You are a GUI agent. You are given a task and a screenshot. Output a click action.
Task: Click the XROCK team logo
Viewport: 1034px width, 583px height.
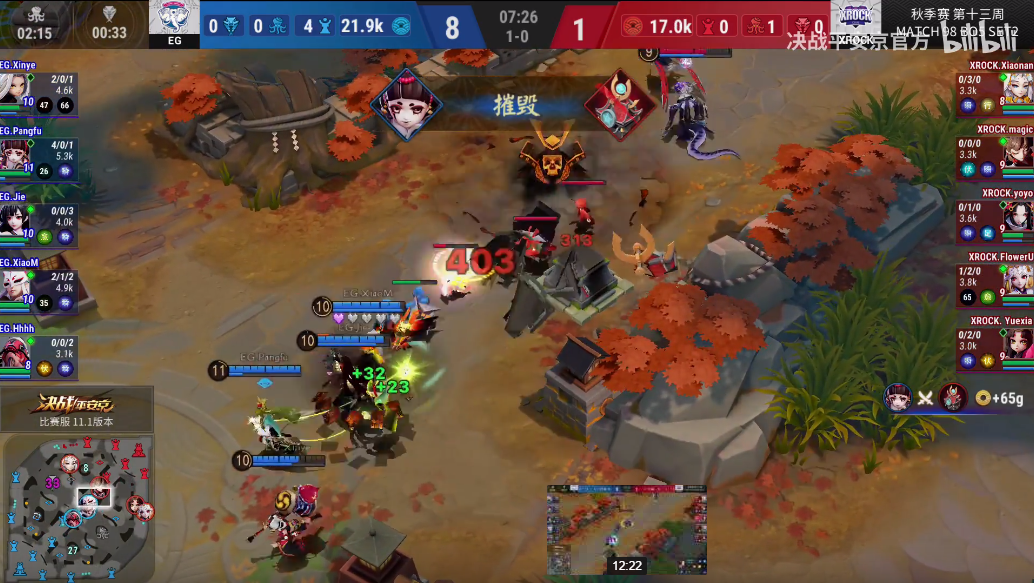(x=855, y=22)
